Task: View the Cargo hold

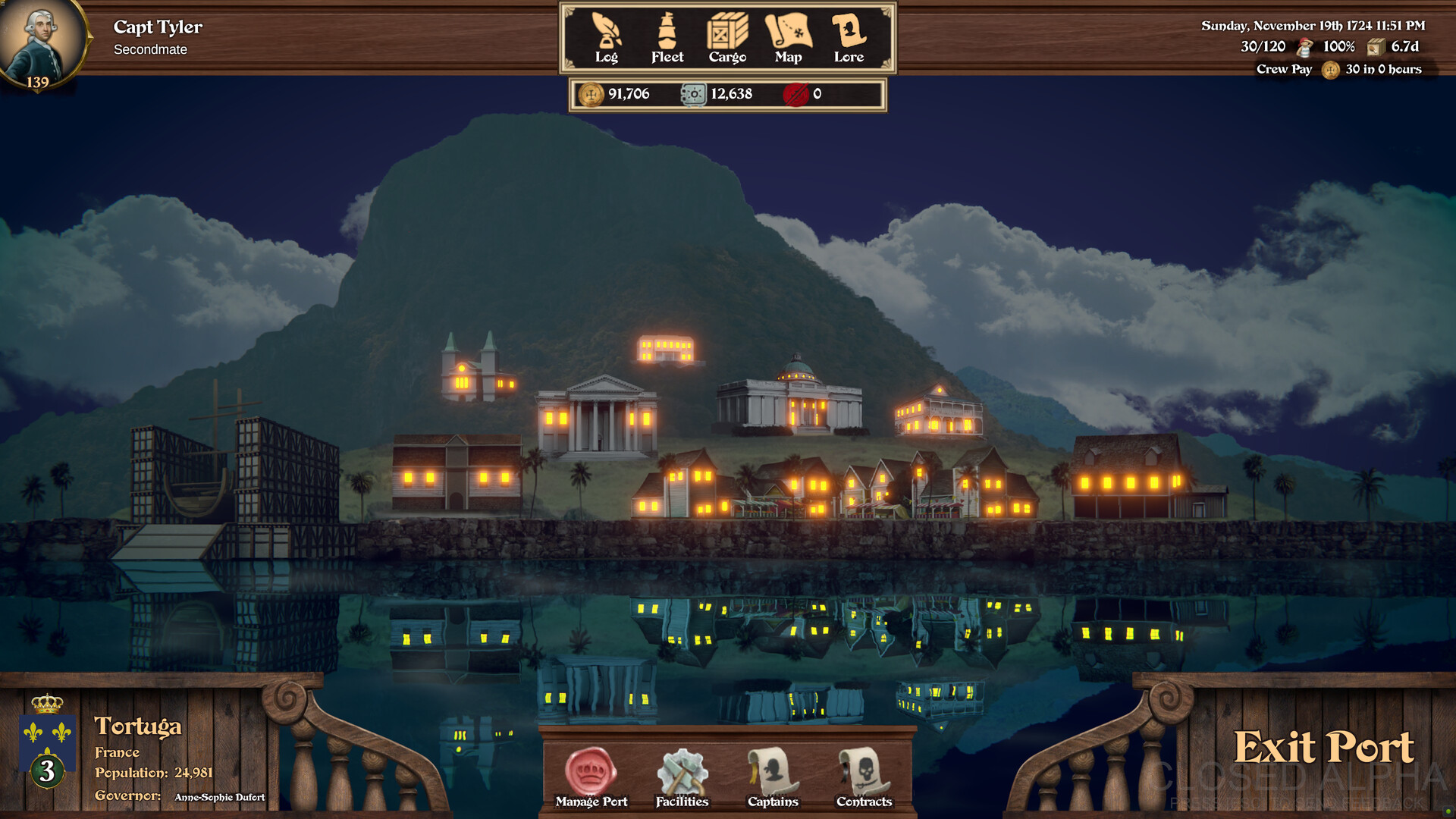Action: [727, 38]
